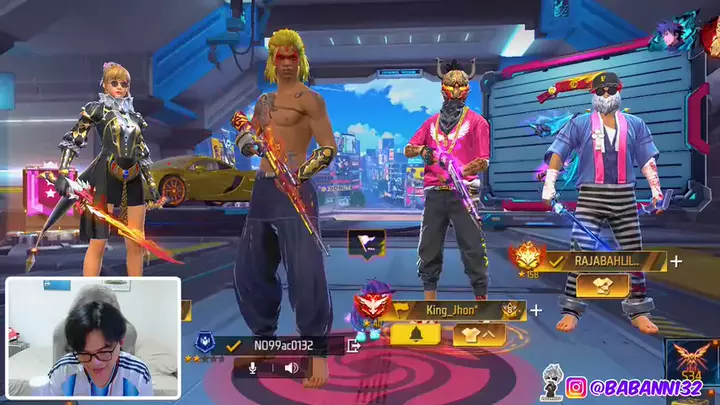The width and height of the screenshot is (720, 405).
Task: Click the plus button beside RAJABAHLIL's banner
Action: (677, 261)
